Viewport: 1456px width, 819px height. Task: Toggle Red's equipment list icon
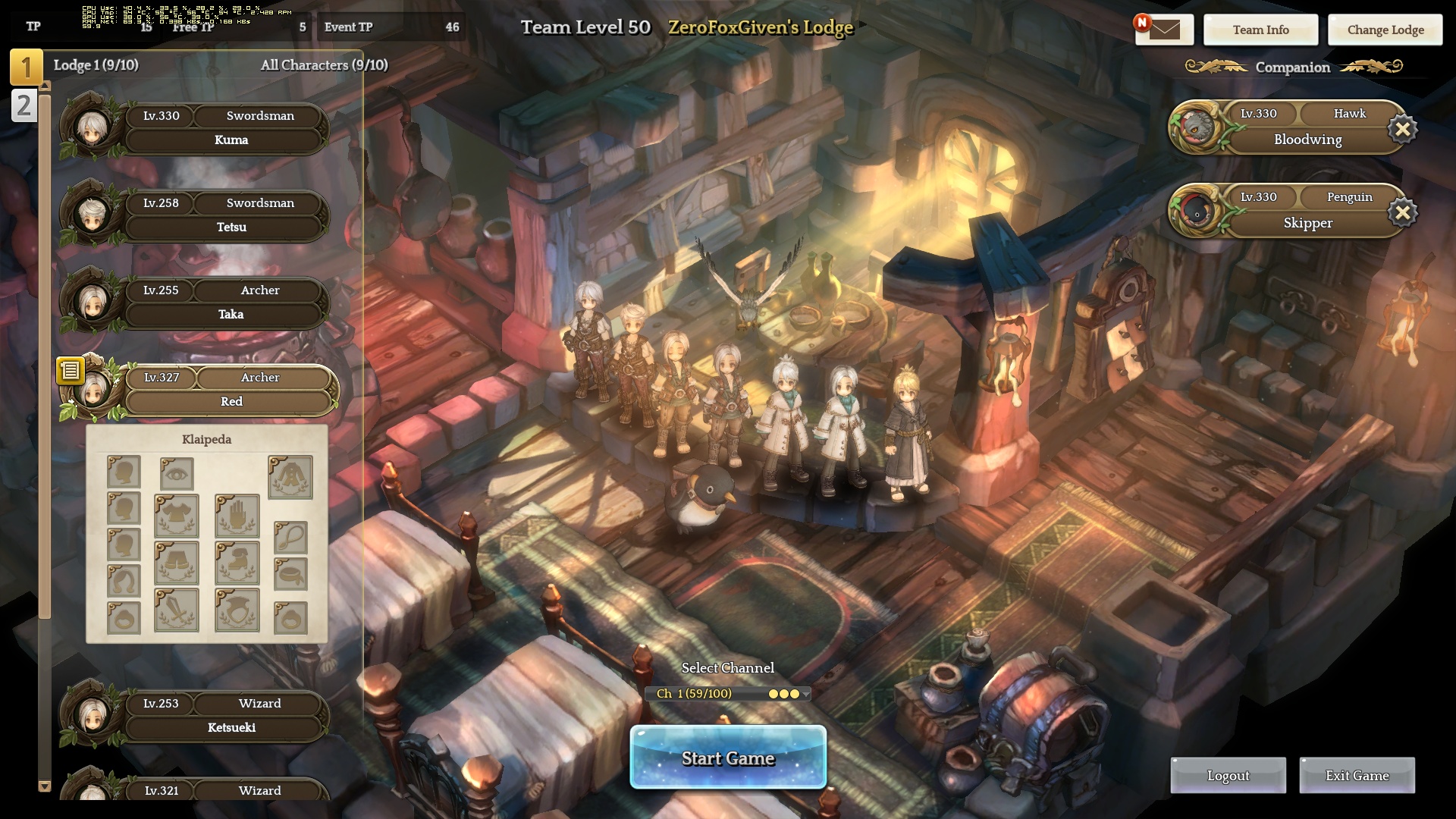point(70,370)
